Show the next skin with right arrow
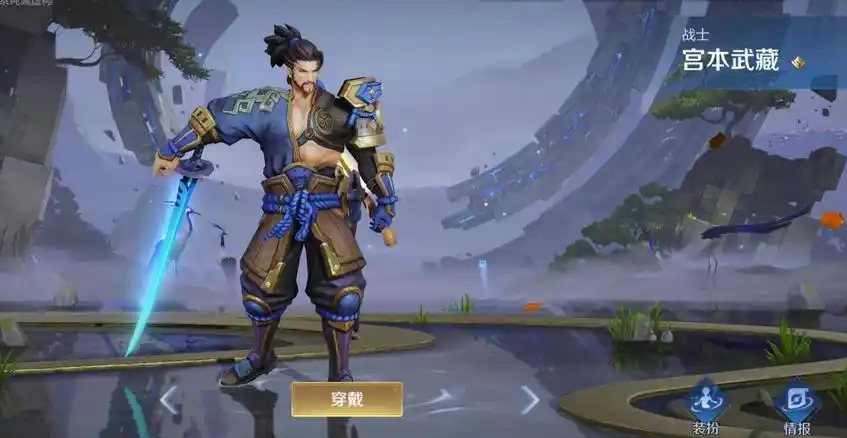Screen dimensions: 847x438 point(530,399)
